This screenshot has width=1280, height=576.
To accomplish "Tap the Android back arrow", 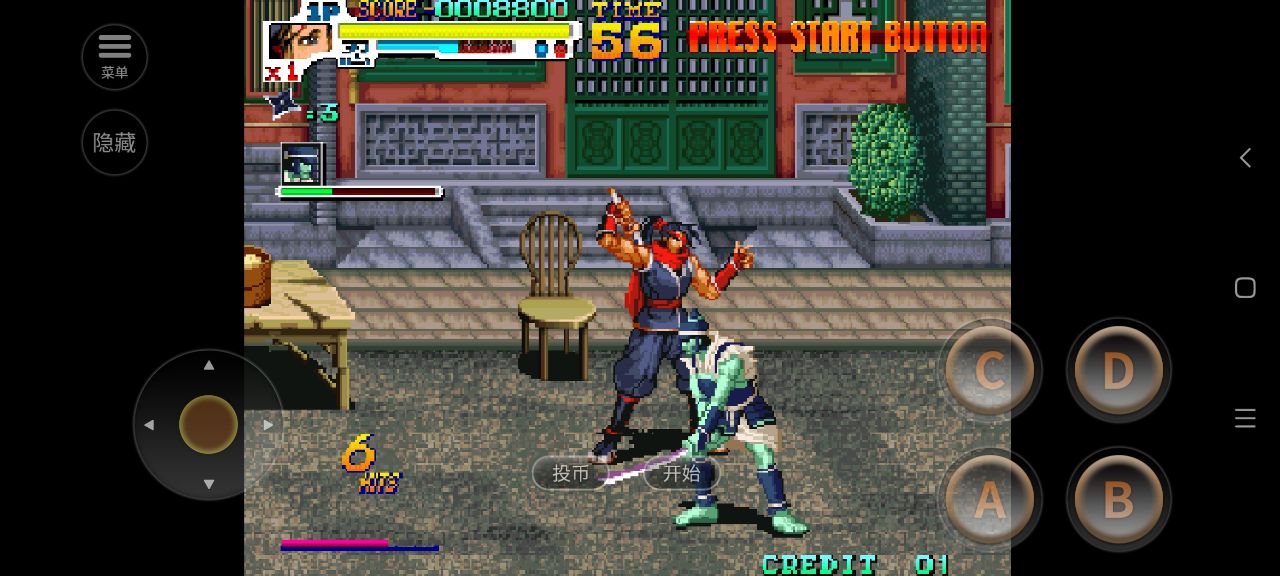I will point(1245,158).
